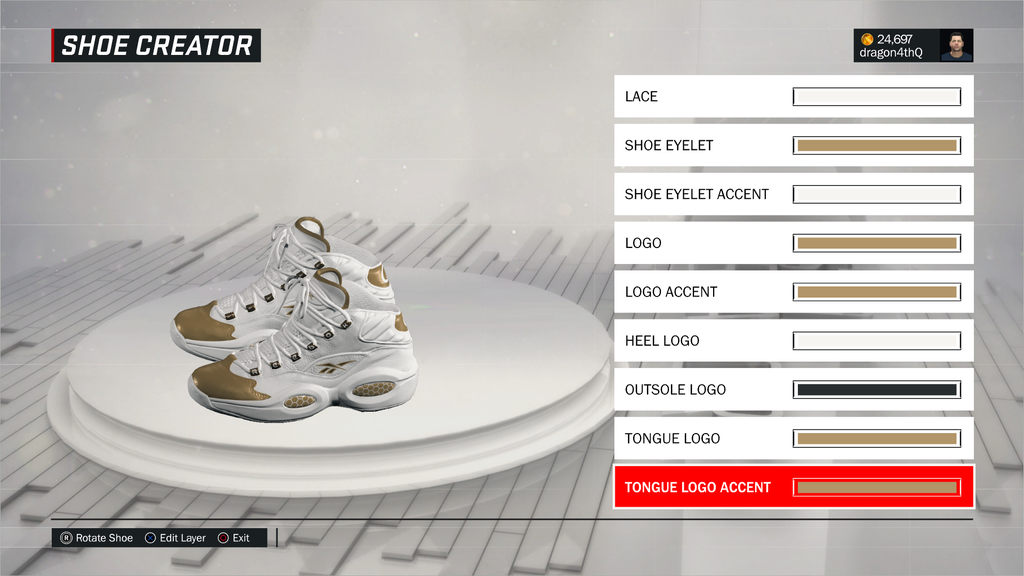Open the dragon4thQ player profile avatar
Screen dimensions: 1024x576
[956, 45]
